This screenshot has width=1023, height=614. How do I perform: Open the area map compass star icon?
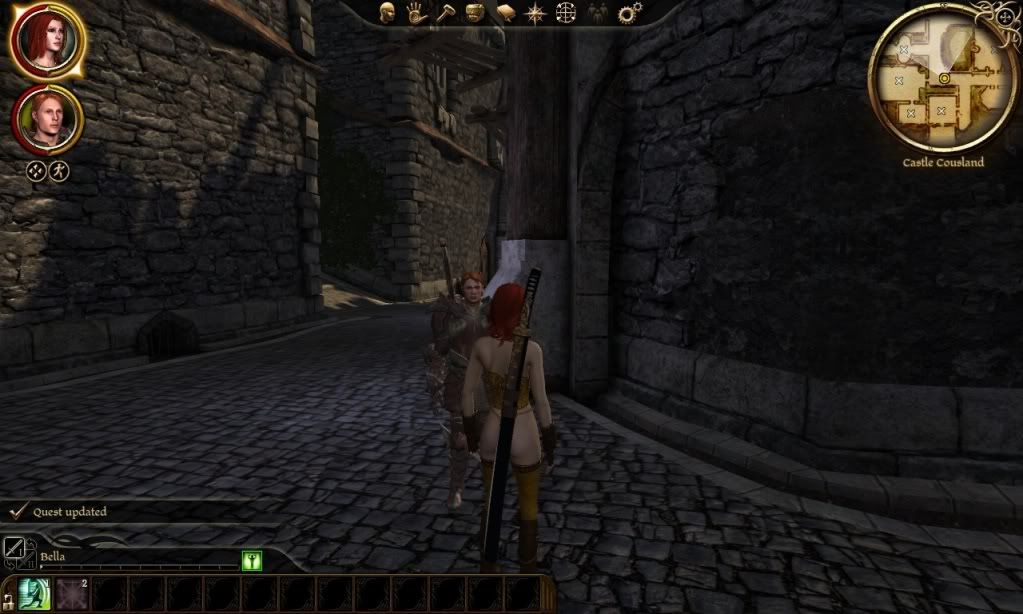tap(537, 12)
